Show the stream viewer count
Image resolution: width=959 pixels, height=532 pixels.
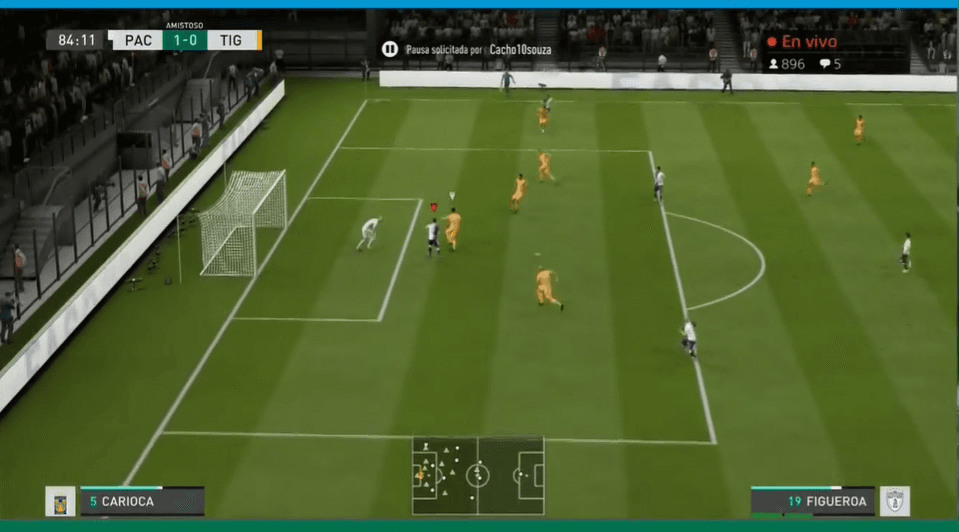click(x=786, y=64)
